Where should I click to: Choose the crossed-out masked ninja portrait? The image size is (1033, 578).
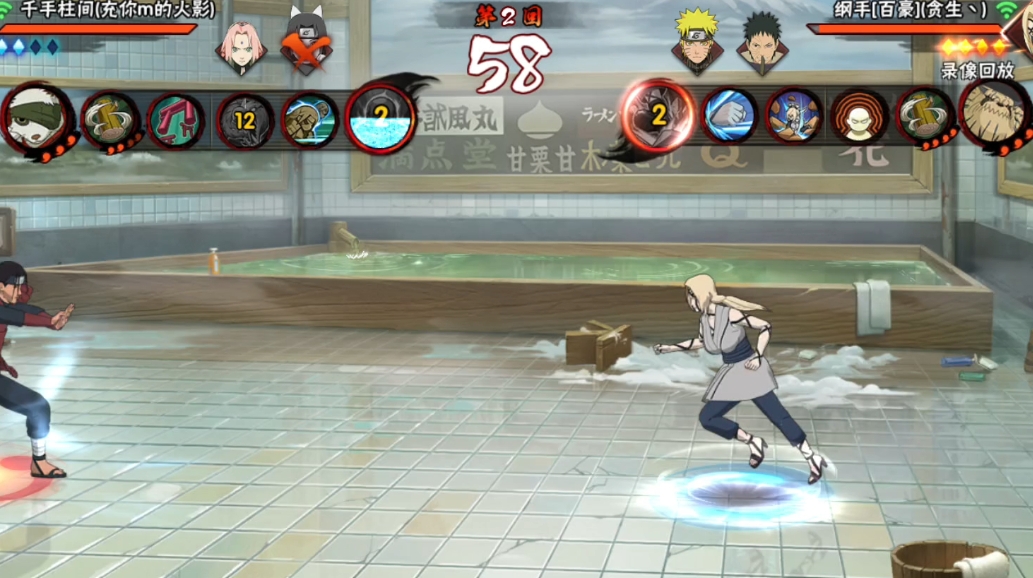coord(306,46)
